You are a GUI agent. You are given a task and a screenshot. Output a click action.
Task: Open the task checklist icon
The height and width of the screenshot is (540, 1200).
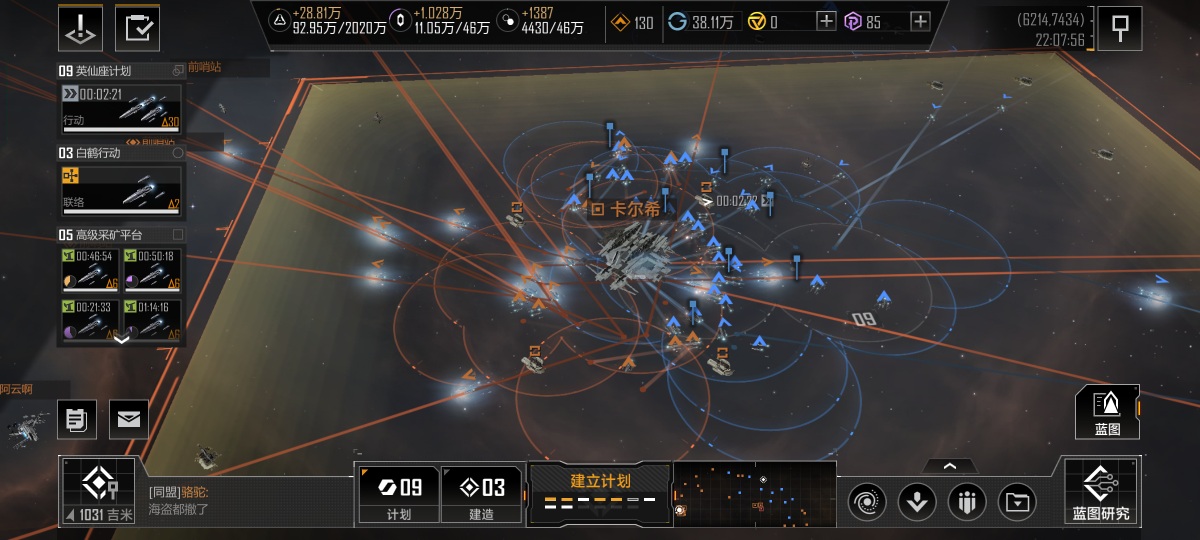click(137, 28)
